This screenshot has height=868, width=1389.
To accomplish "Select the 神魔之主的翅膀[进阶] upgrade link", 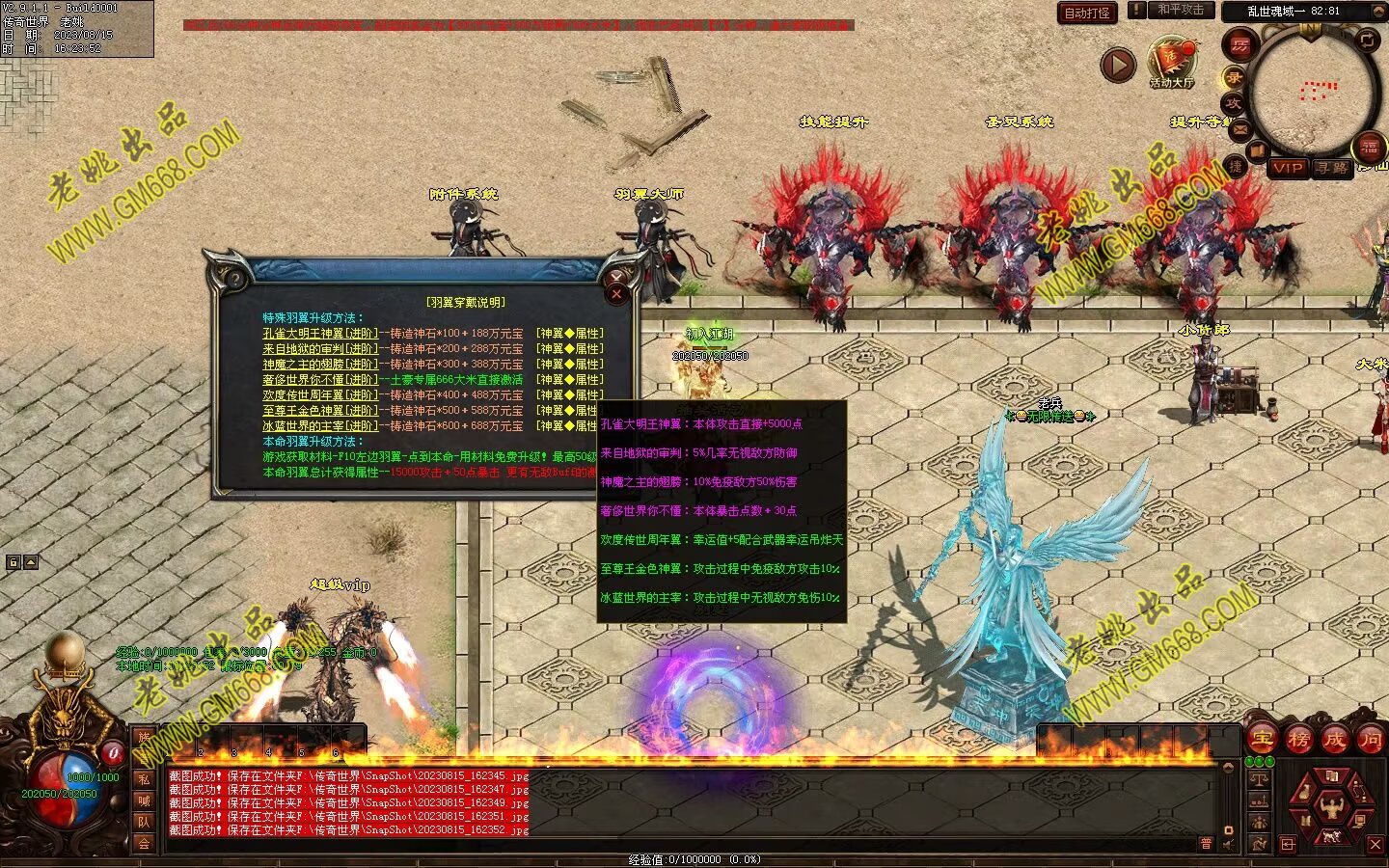I will pos(320,365).
